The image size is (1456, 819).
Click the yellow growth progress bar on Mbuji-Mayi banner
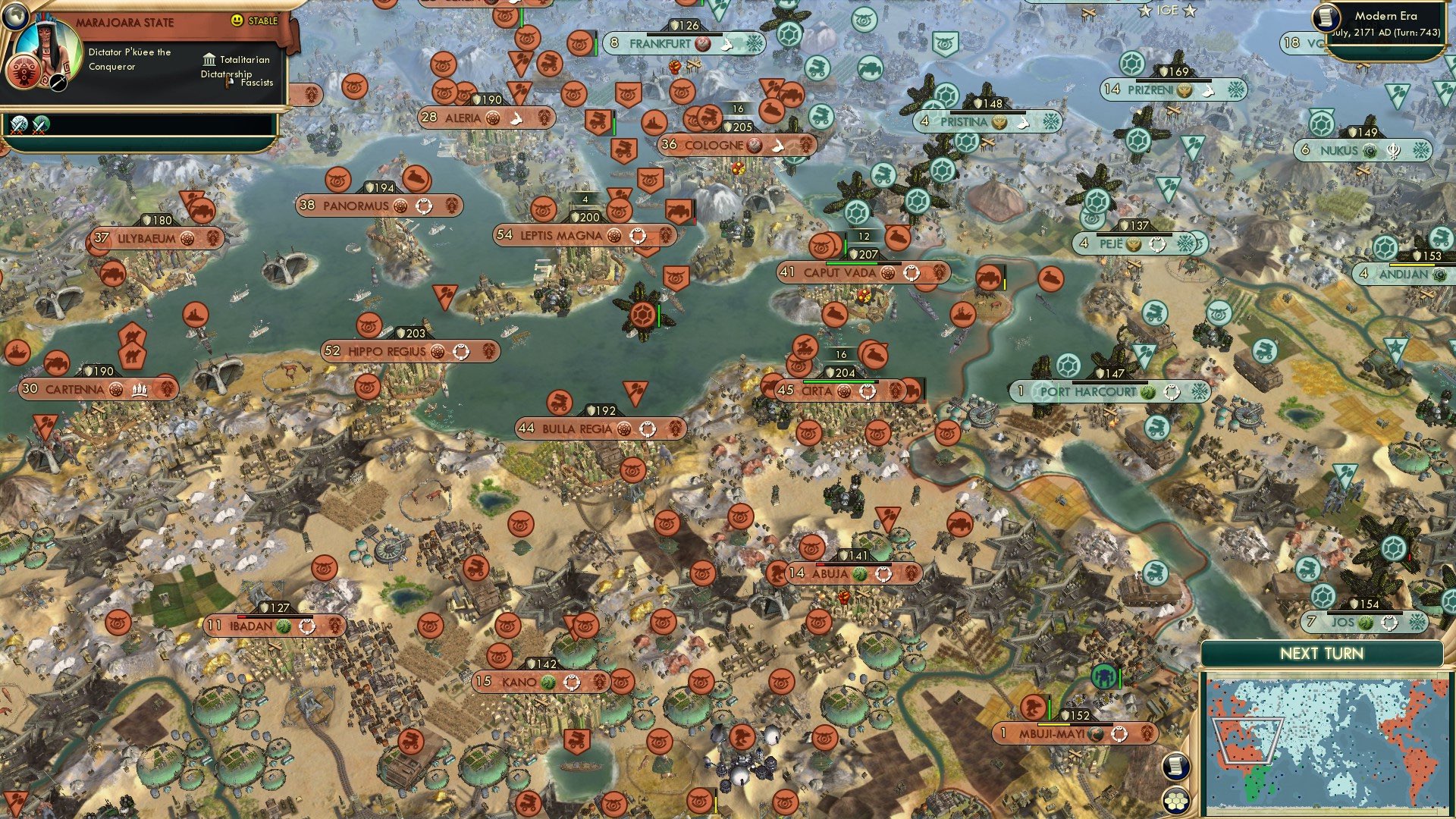(1053, 724)
